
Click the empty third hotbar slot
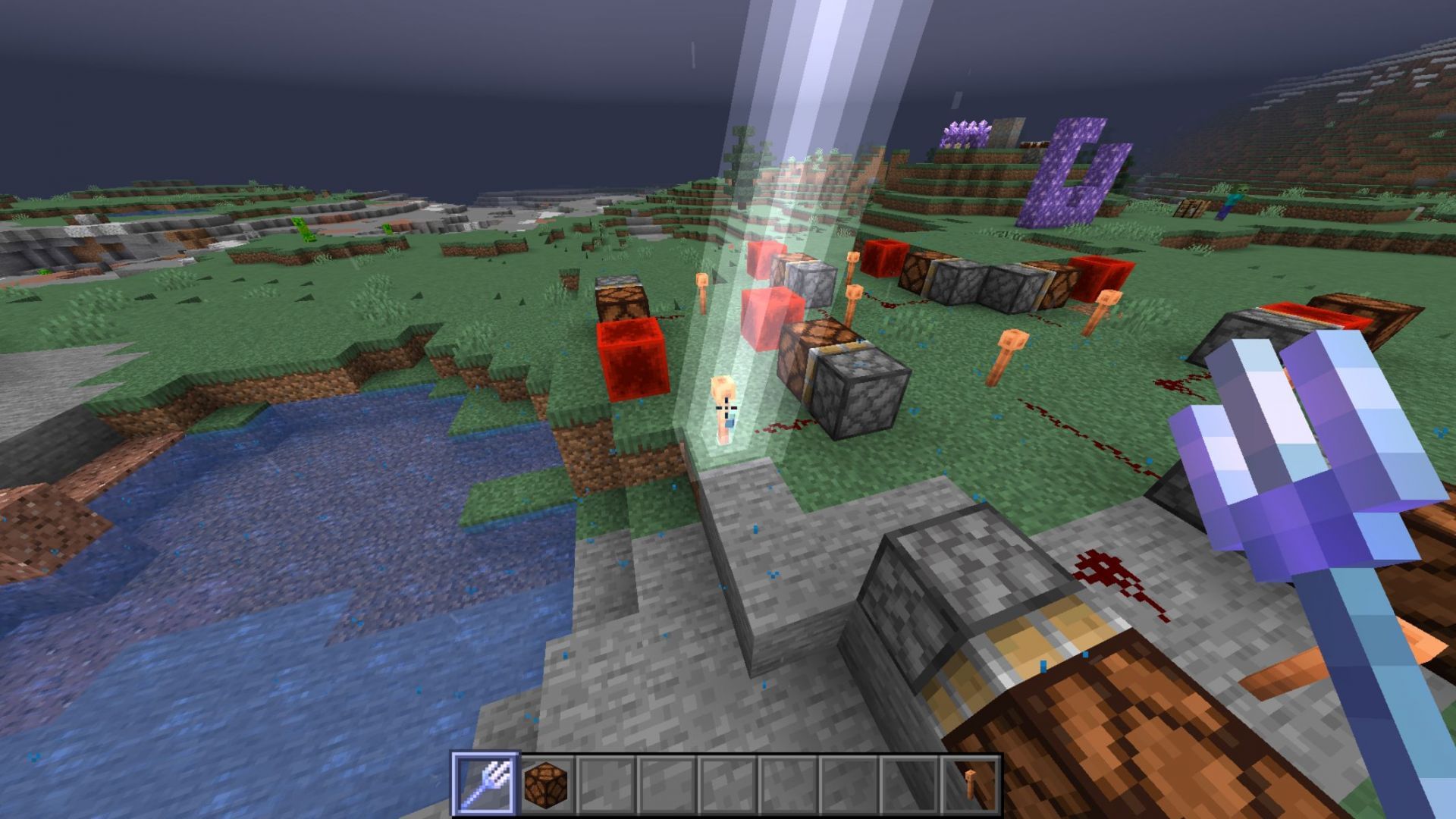pyautogui.click(x=607, y=786)
